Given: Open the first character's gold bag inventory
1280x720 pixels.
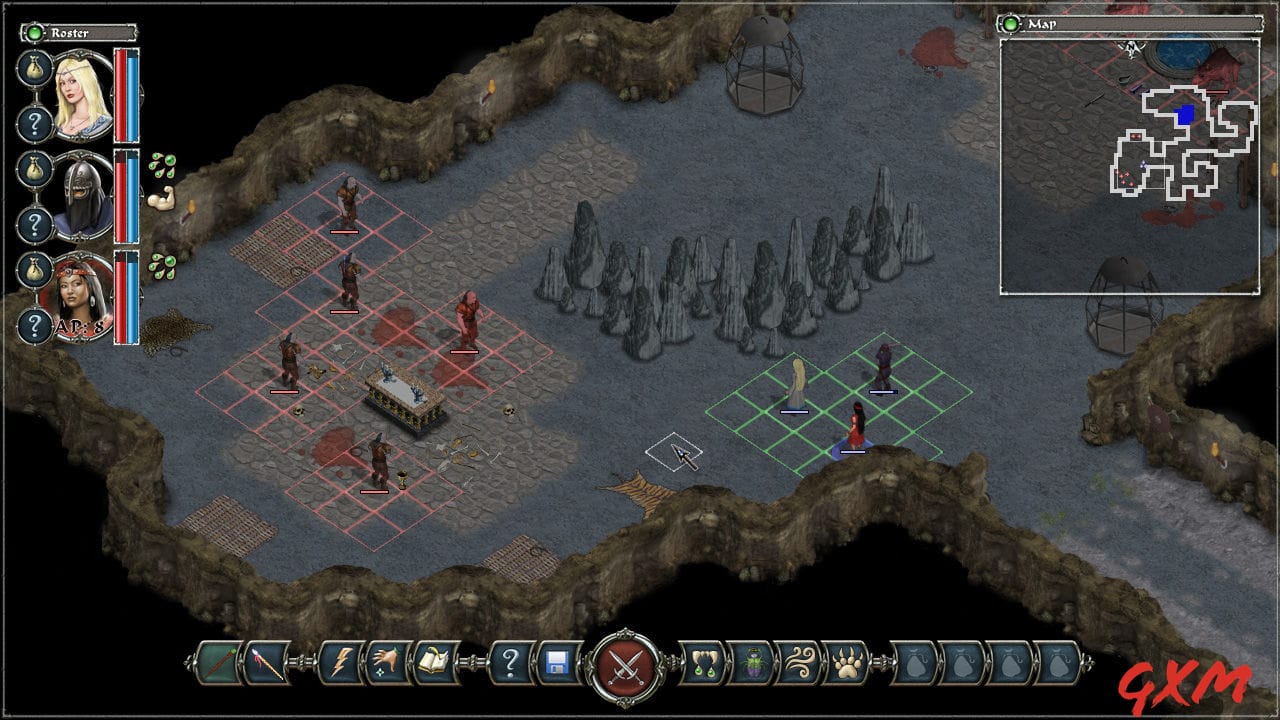Looking at the screenshot, I should tap(33, 69).
